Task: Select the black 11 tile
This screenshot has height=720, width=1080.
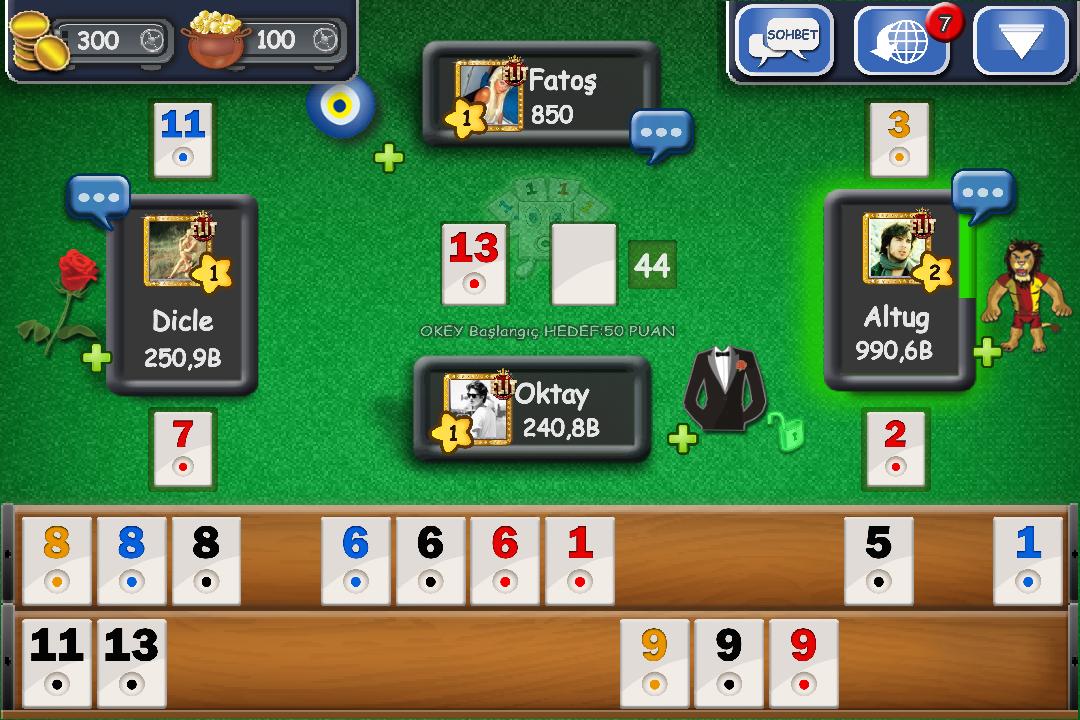Action: (57, 662)
